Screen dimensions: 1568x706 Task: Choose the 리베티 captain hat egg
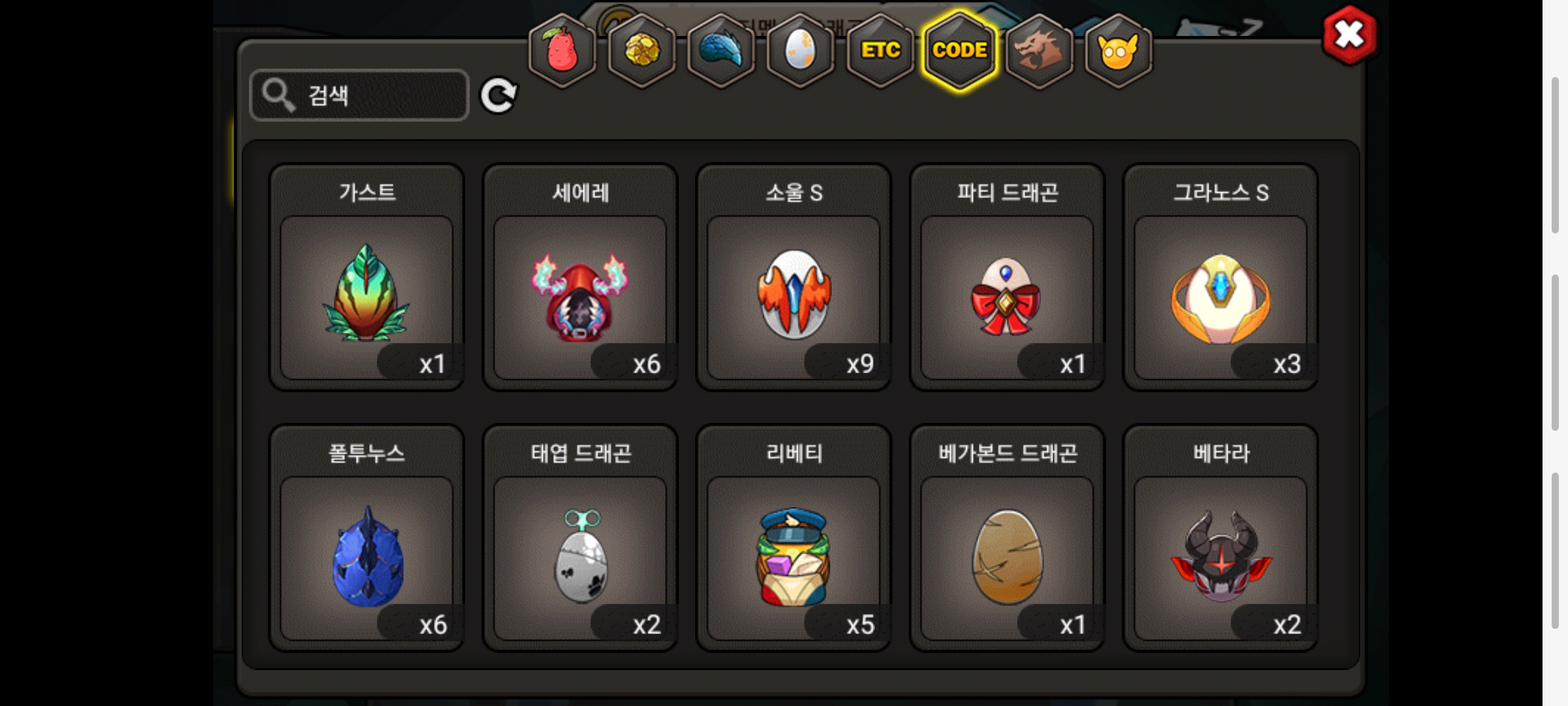[794, 556]
